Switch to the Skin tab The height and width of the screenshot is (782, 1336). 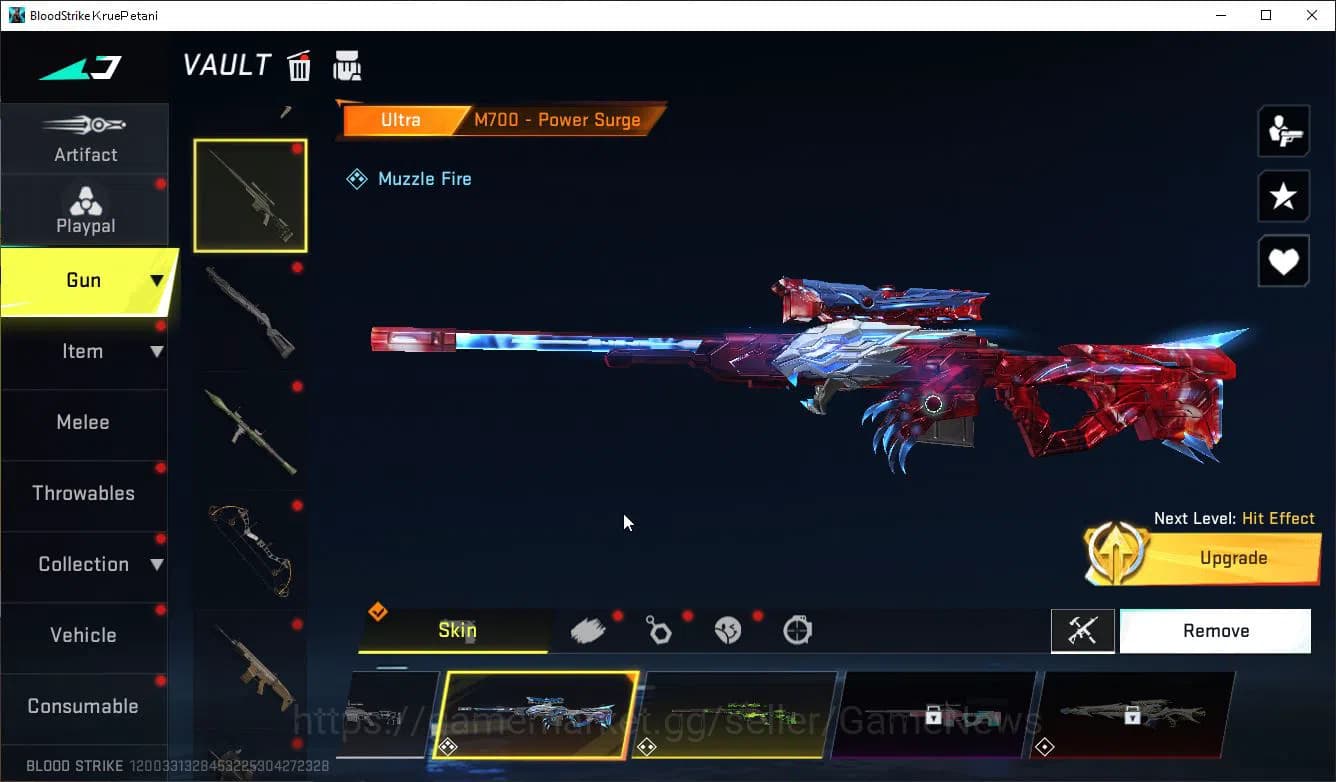coord(456,630)
